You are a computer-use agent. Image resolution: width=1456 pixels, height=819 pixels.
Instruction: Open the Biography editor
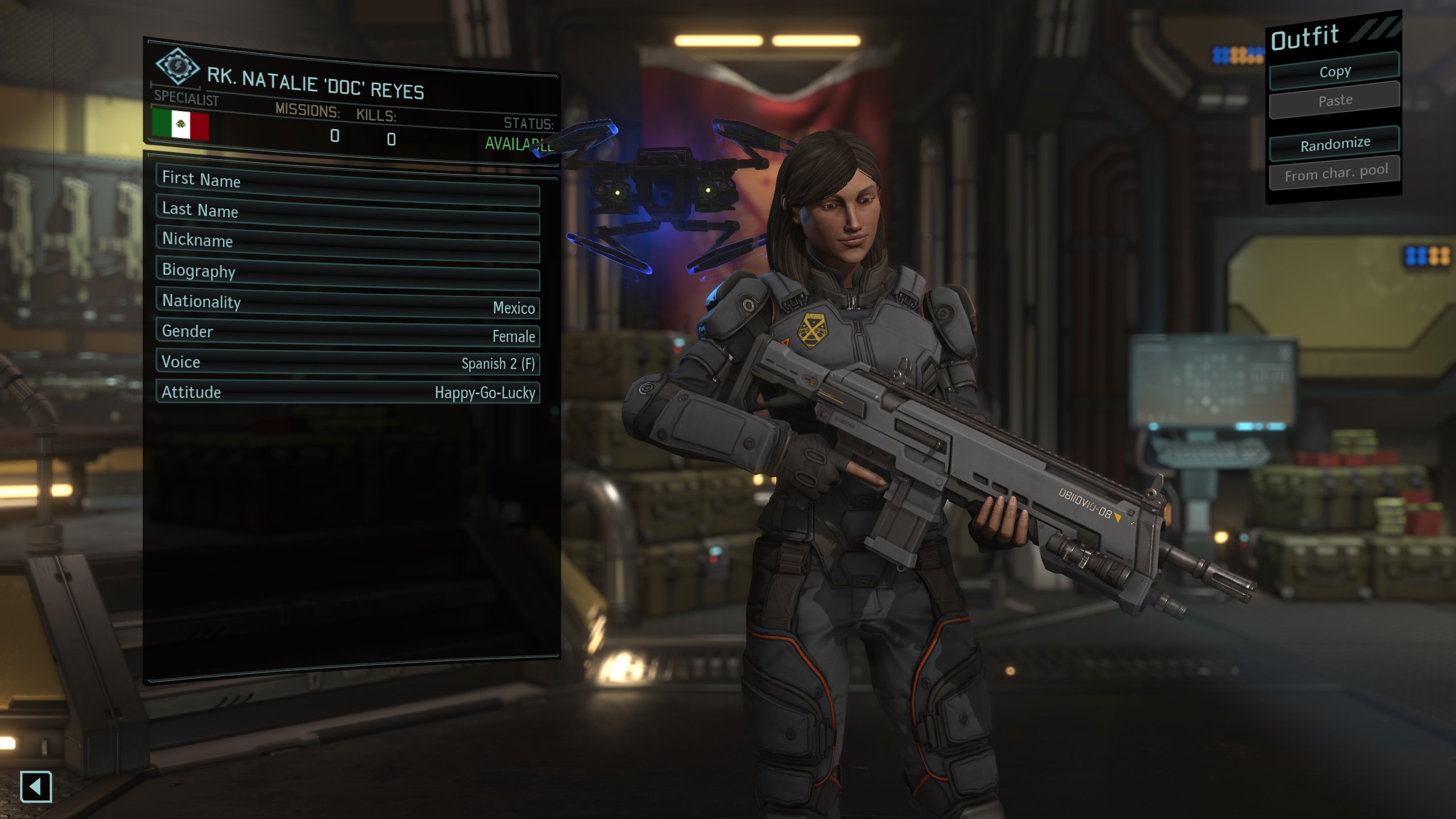pyautogui.click(x=348, y=274)
